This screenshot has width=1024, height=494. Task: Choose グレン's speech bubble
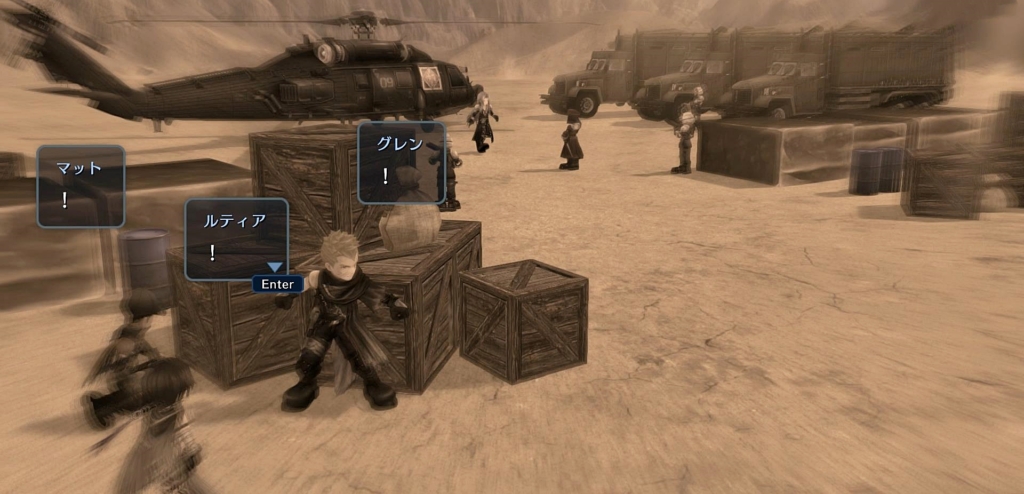click(401, 162)
